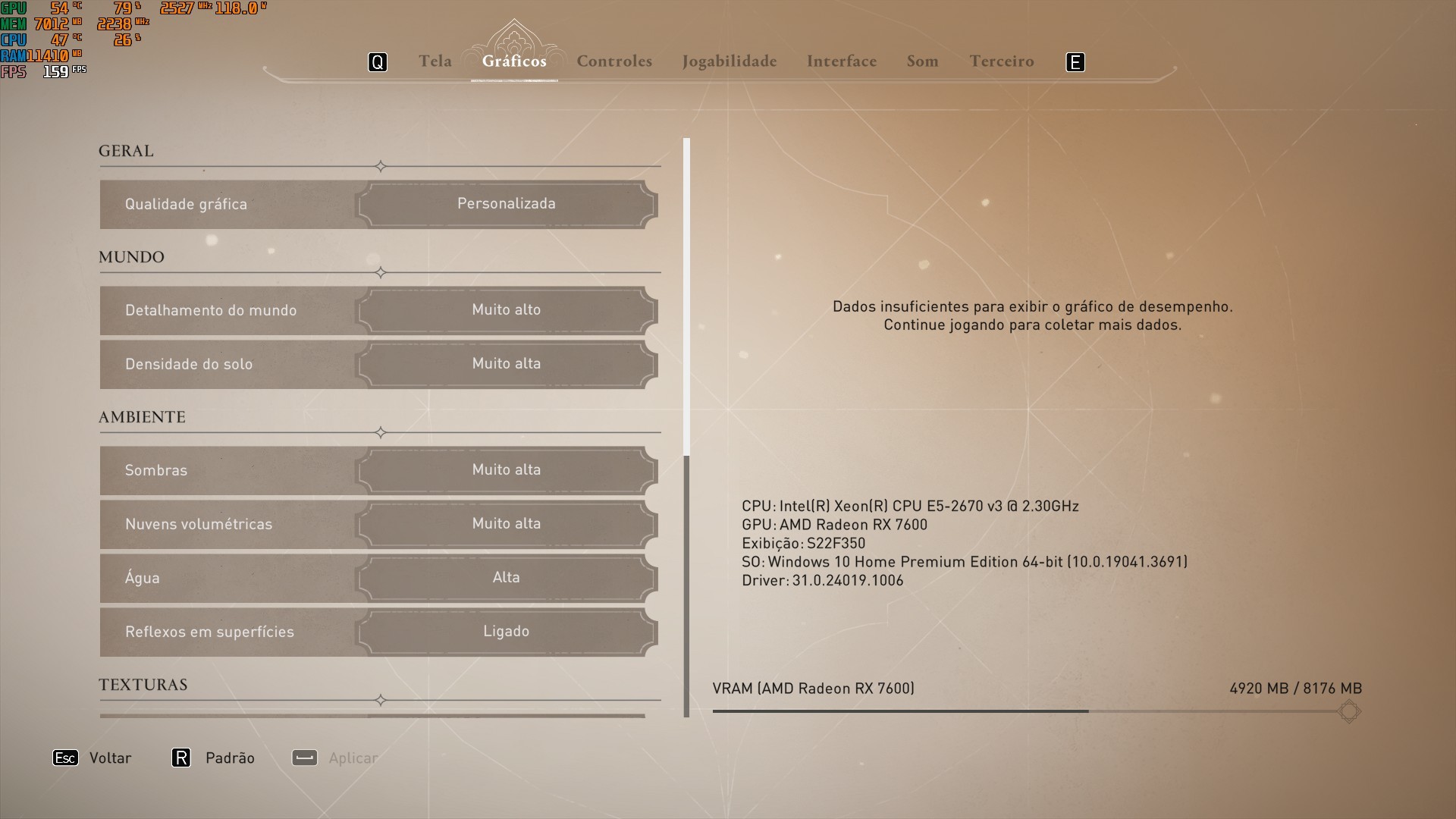This screenshot has height=819, width=1456.
Task: Adjust Detalhamento do mundo setting
Action: point(506,310)
